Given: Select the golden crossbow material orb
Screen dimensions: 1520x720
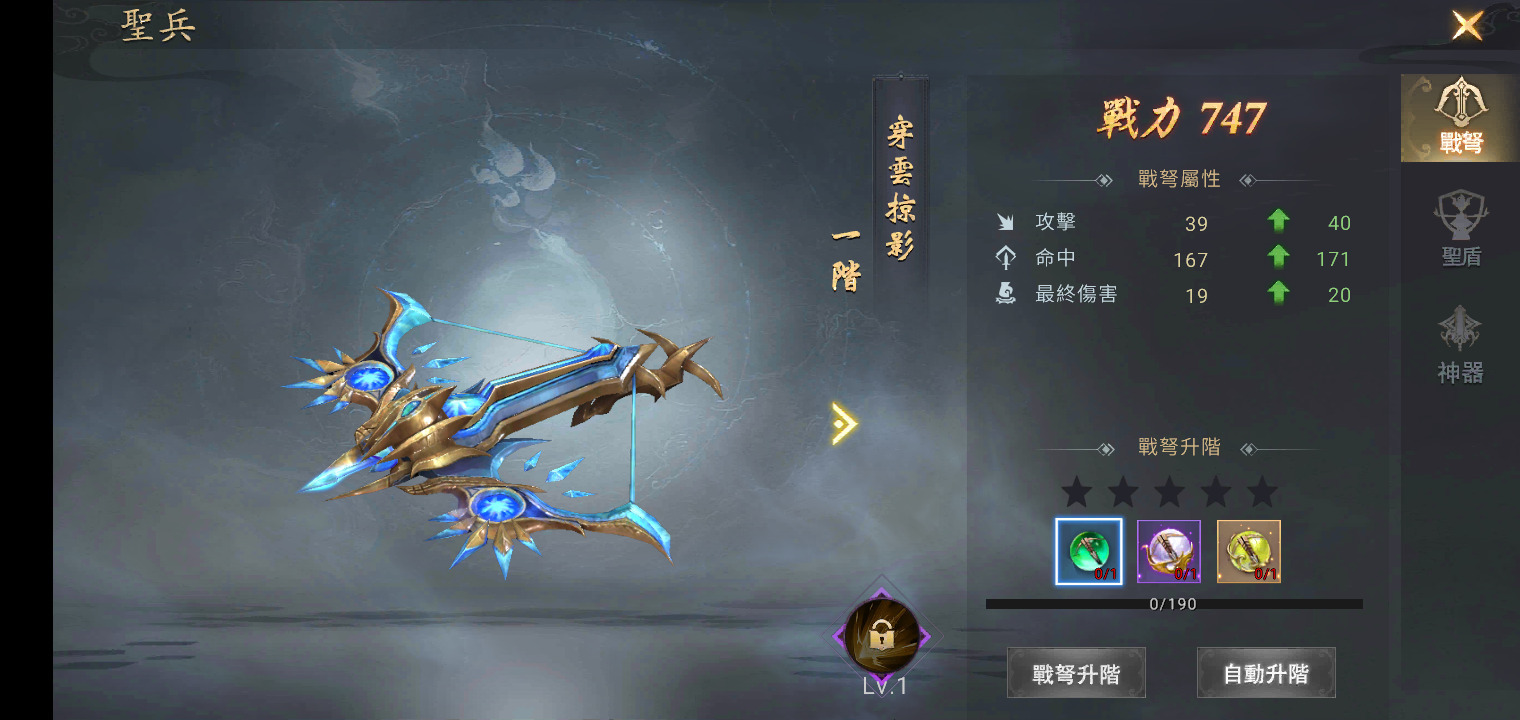Looking at the screenshot, I should 1247,550.
